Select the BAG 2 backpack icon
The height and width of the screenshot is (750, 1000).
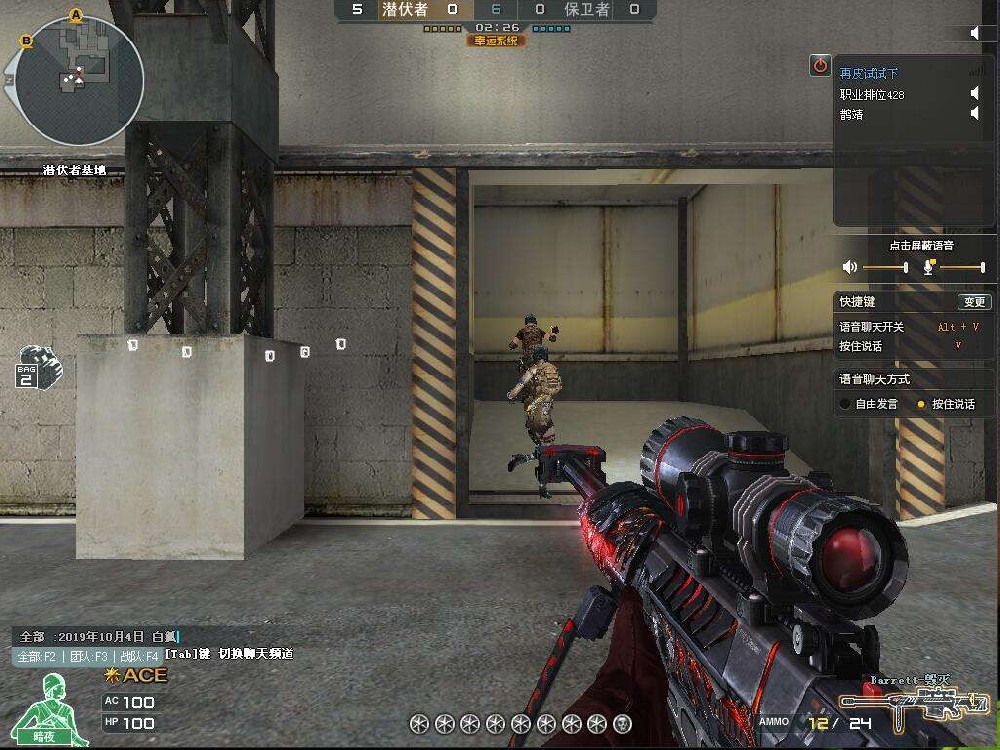pos(38,366)
